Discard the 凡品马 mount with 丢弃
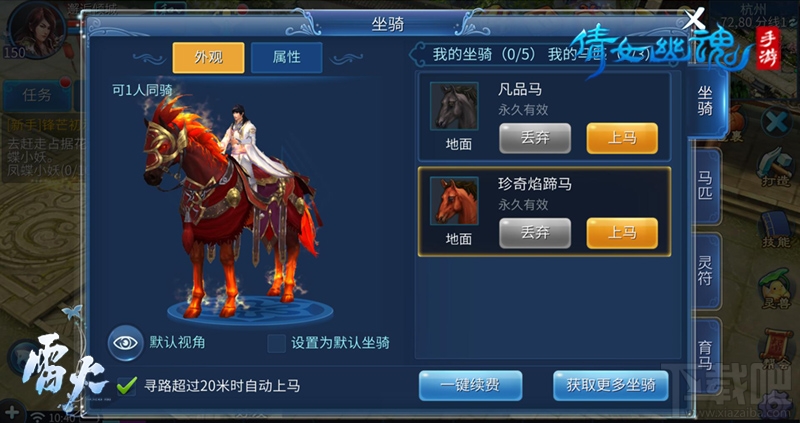Image resolution: width=800 pixels, height=423 pixels. point(534,138)
